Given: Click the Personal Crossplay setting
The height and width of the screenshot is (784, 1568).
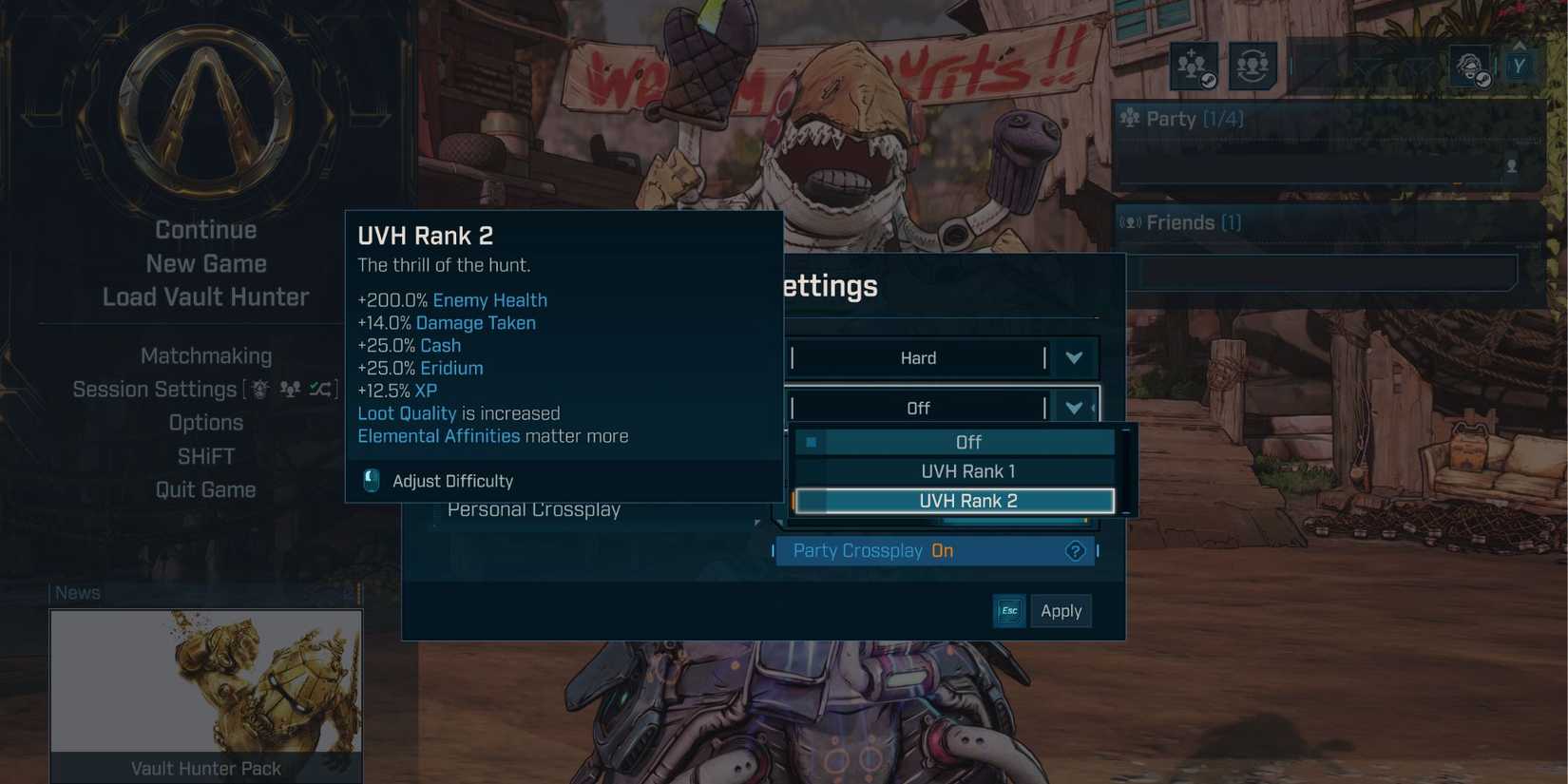Looking at the screenshot, I should click(533, 509).
